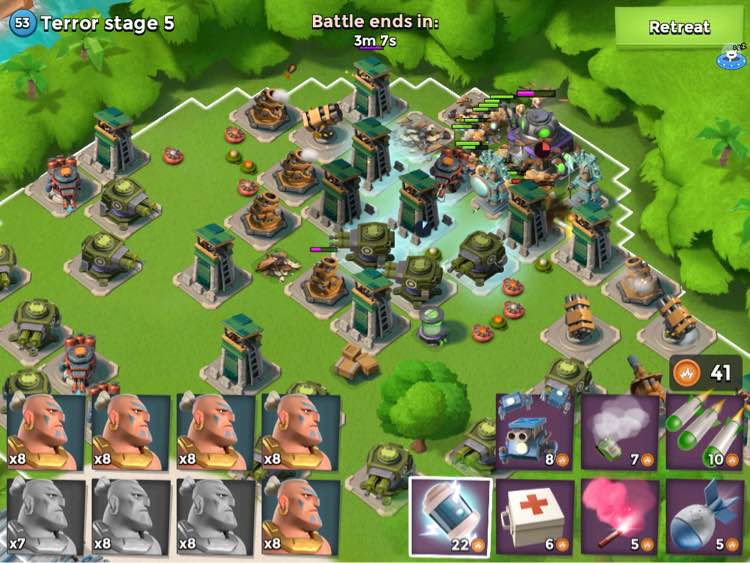Choose the Barrage missiles ability
Image resolution: width=750 pixels, height=563 pixels.
pyautogui.click(x=705, y=432)
